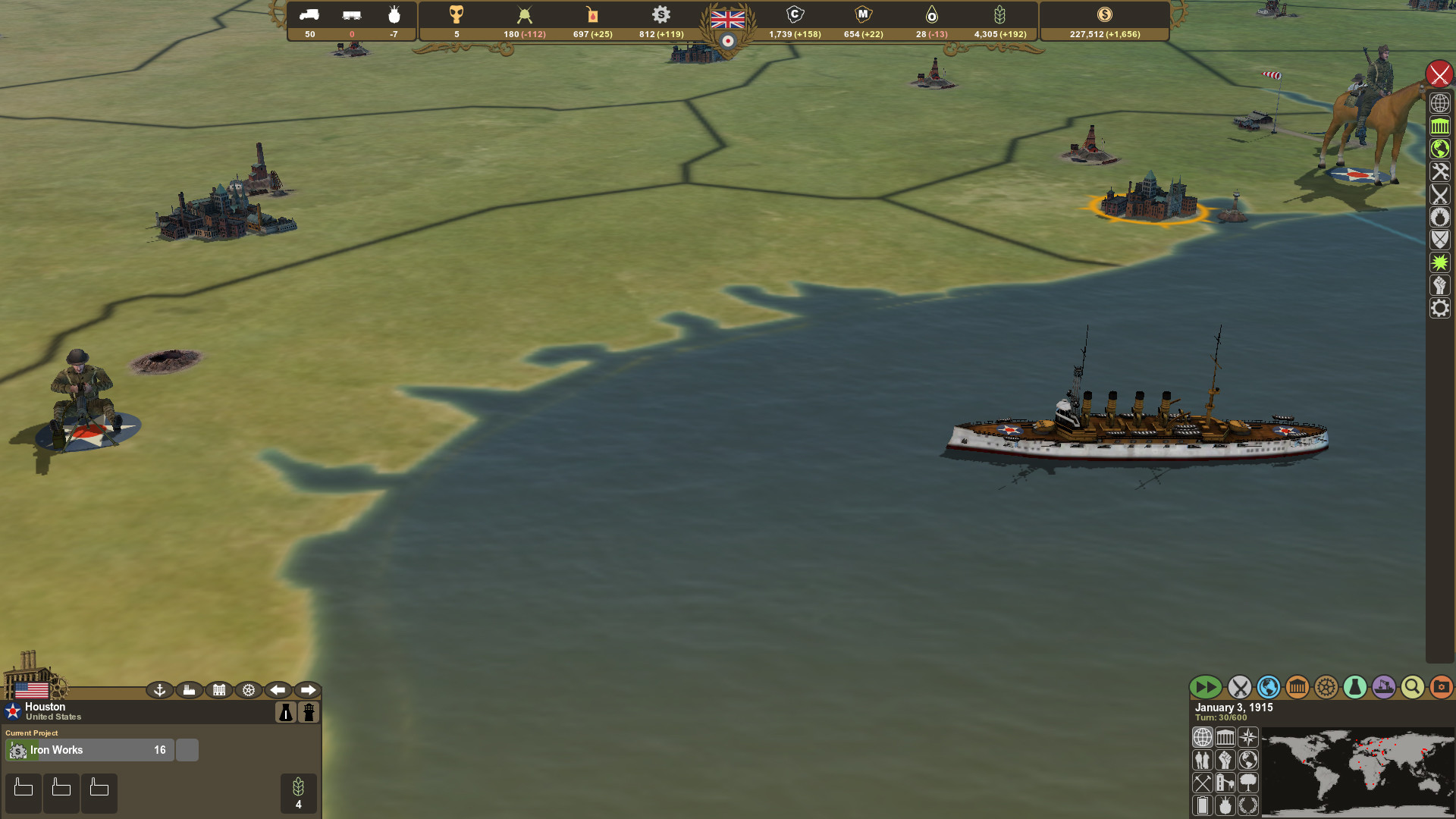Click the End Turn fast-forward icon

coord(1207,687)
